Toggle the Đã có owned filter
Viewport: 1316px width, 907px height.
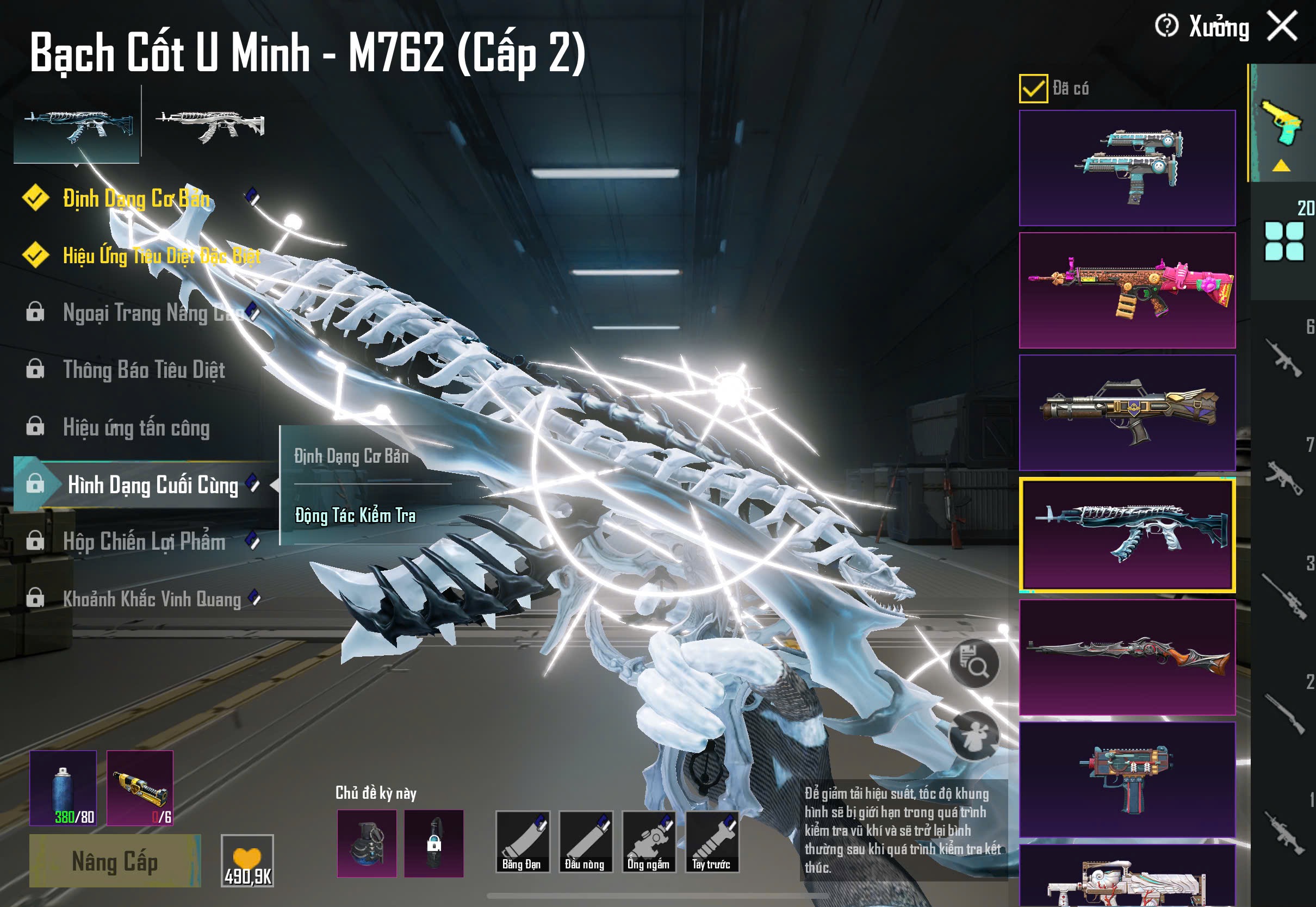click(x=1033, y=89)
